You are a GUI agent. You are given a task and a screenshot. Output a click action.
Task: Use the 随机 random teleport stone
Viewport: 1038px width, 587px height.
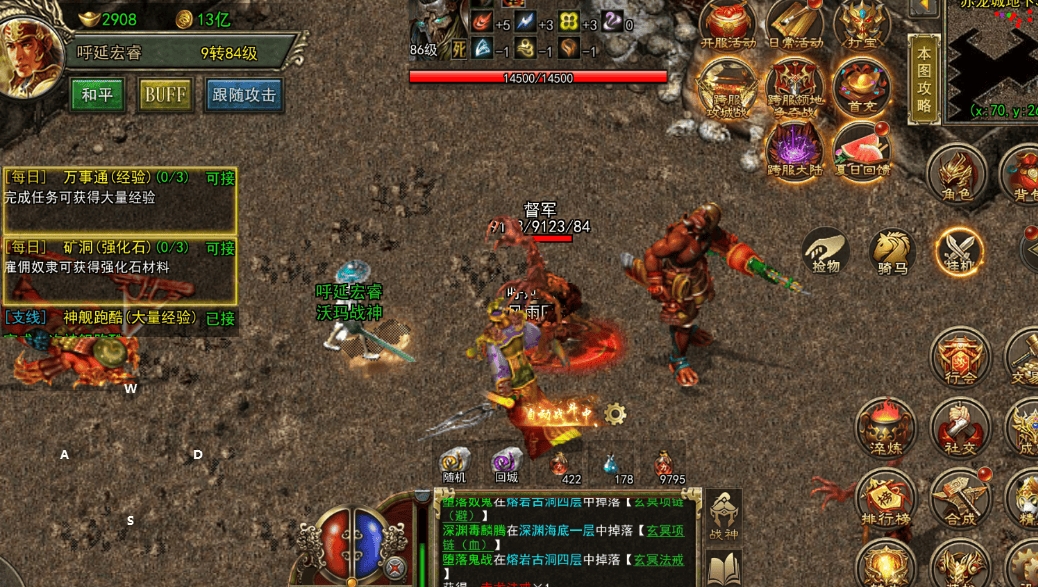click(x=455, y=465)
